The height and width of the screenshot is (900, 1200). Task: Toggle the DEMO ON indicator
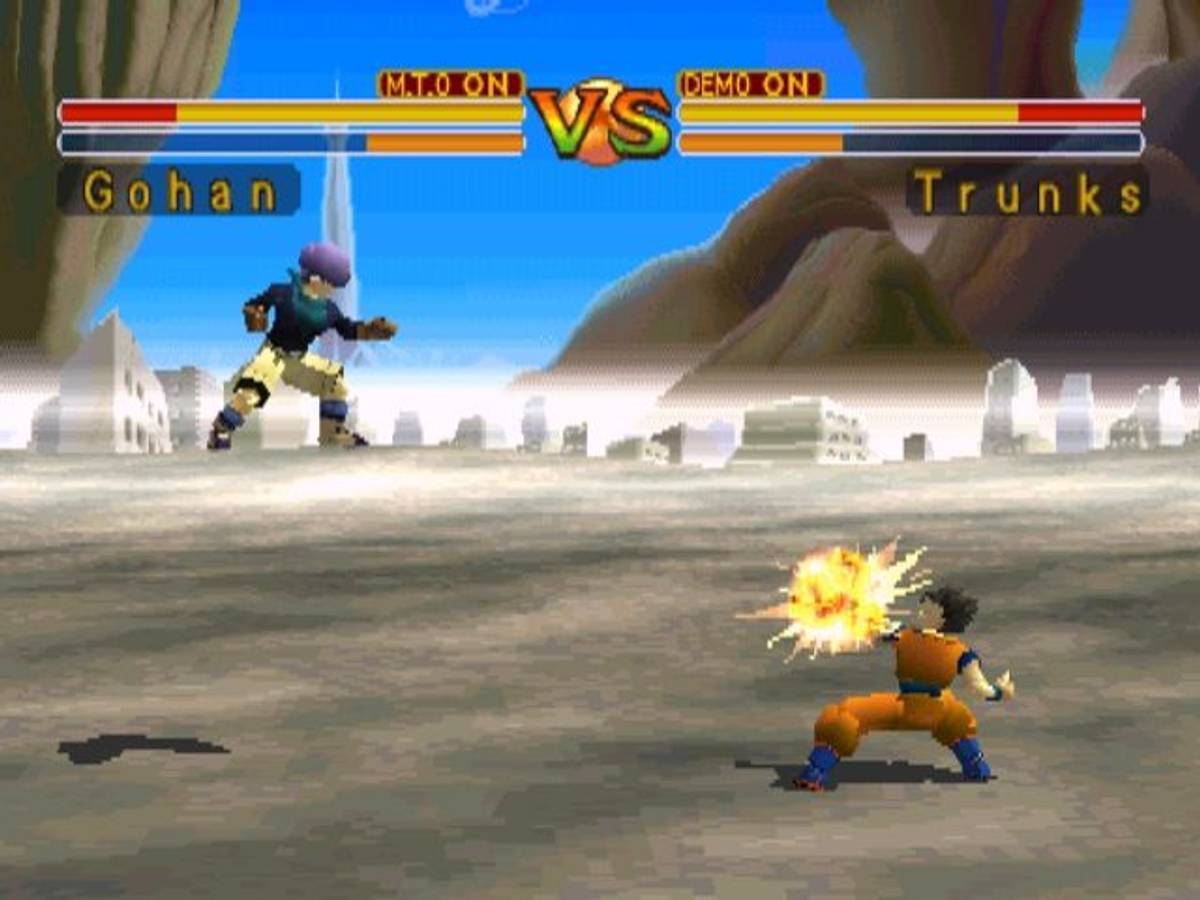751,85
